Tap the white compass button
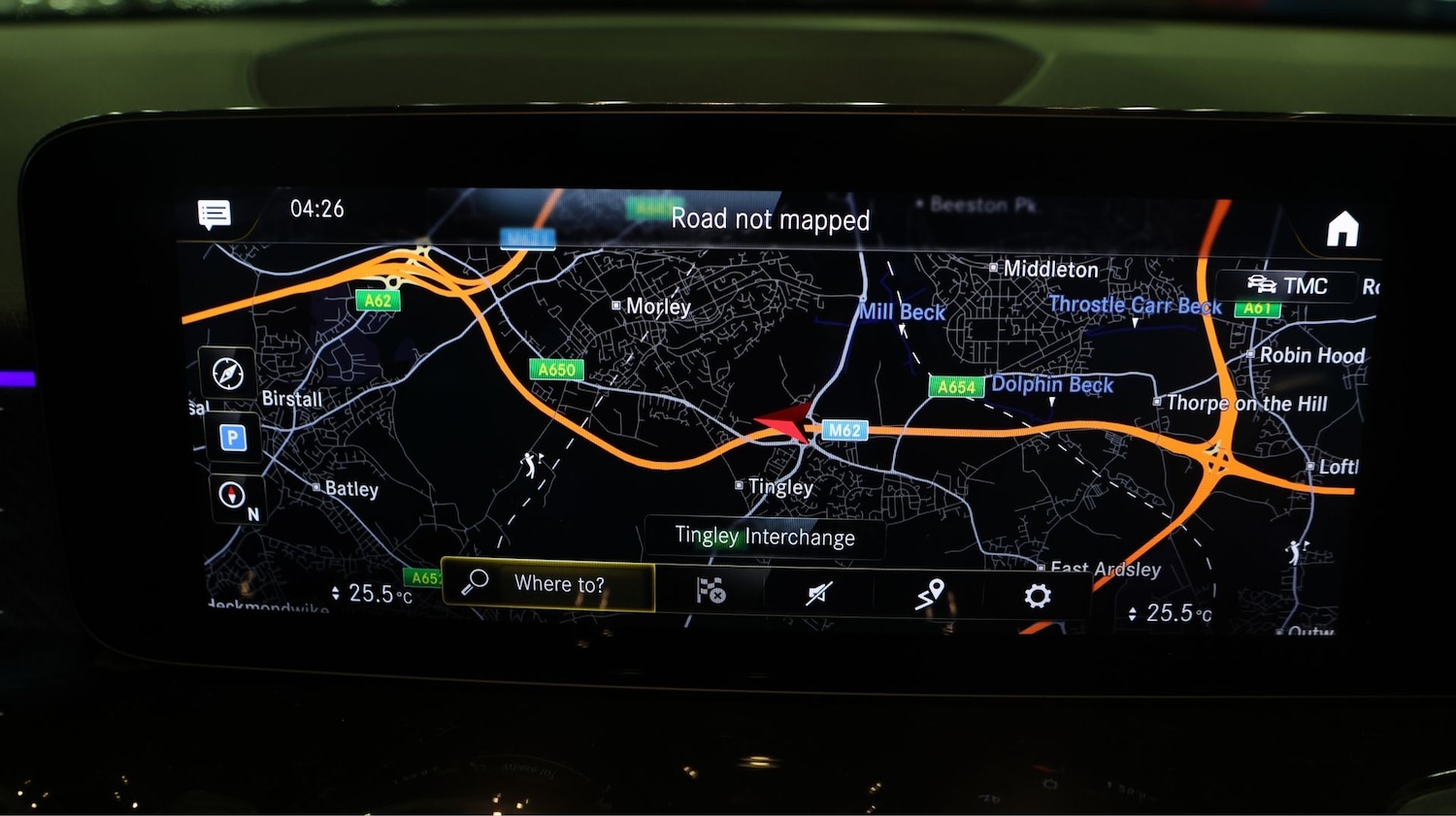1456x816 pixels. (228, 373)
